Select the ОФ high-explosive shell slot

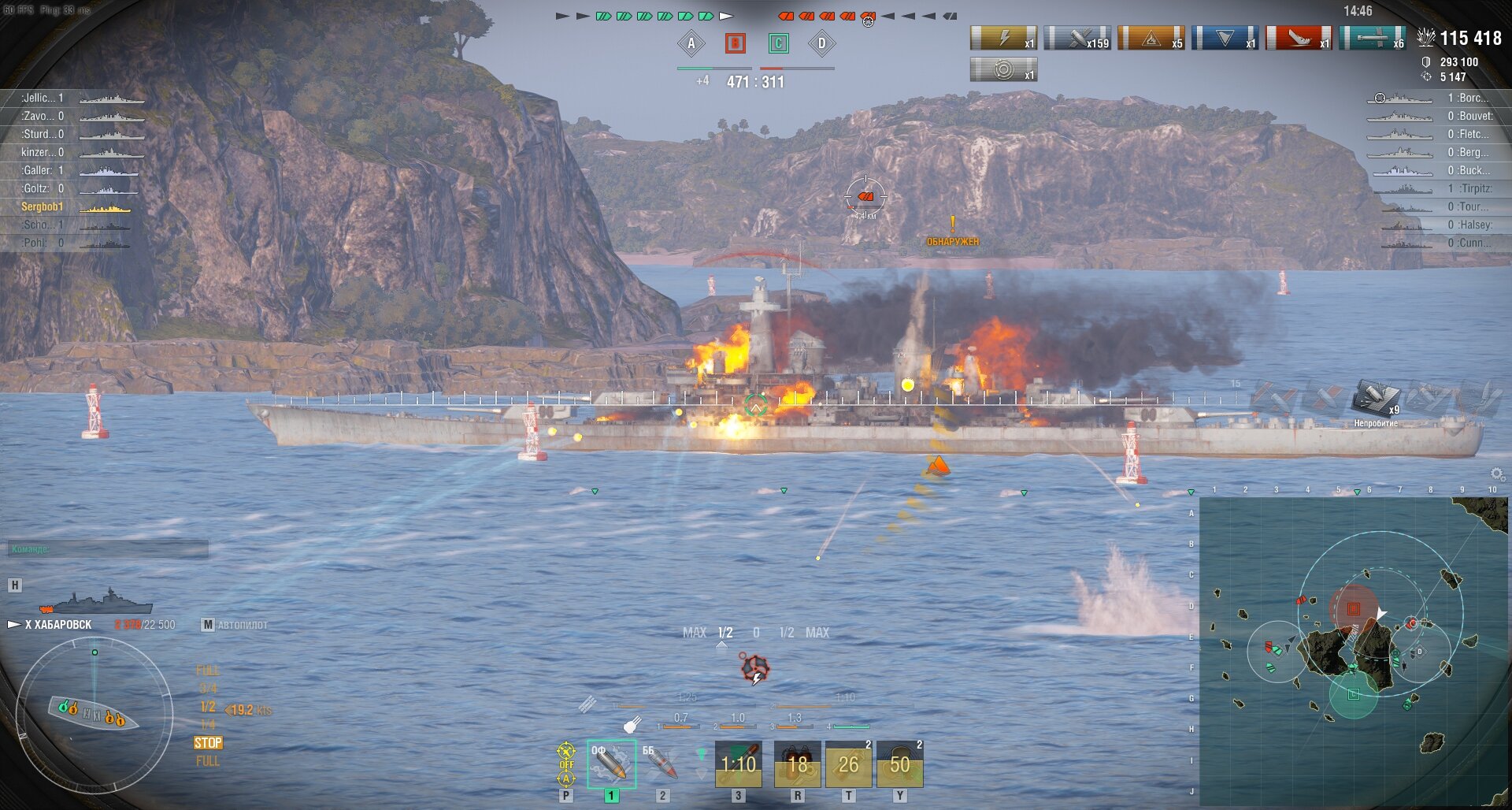click(x=611, y=764)
